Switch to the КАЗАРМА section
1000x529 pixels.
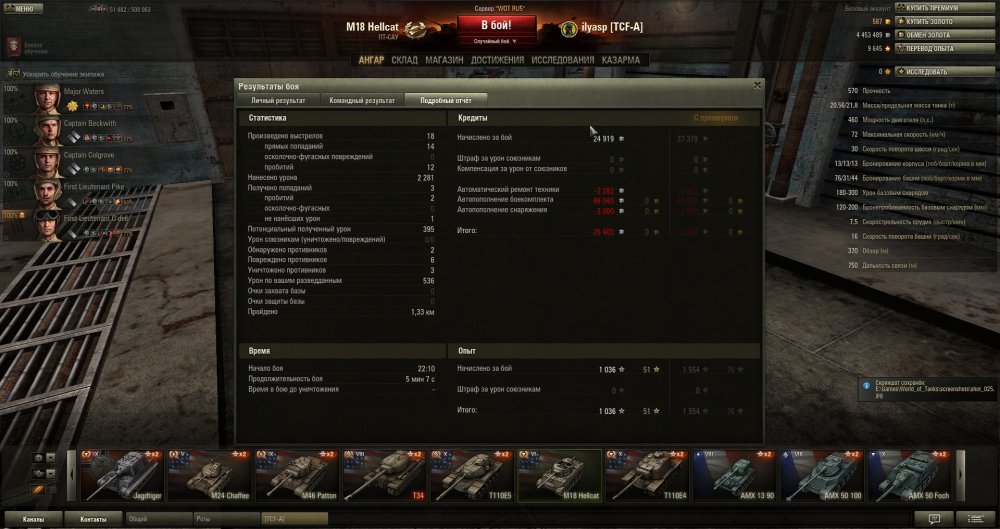click(621, 60)
